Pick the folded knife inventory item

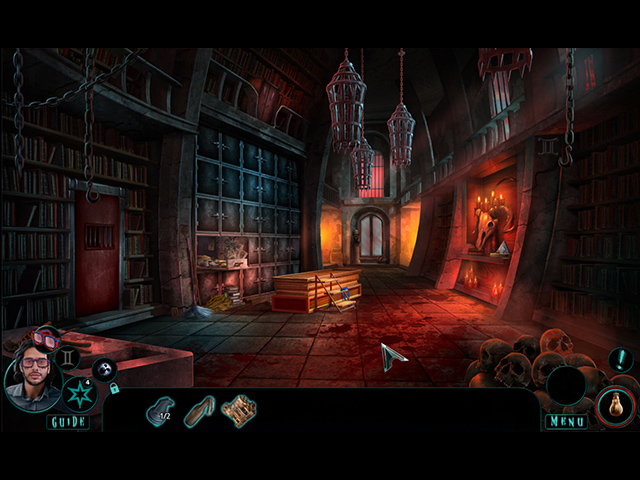pyautogui.click(x=199, y=410)
